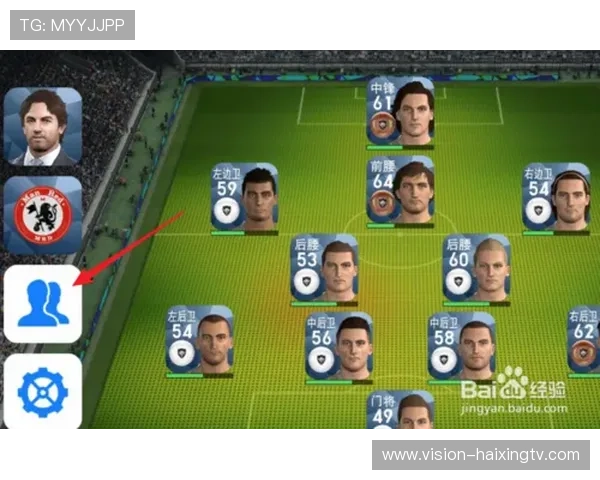
Task: Select the 门将 goalkeeper card rated 49
Action: (x=400, y=413)
